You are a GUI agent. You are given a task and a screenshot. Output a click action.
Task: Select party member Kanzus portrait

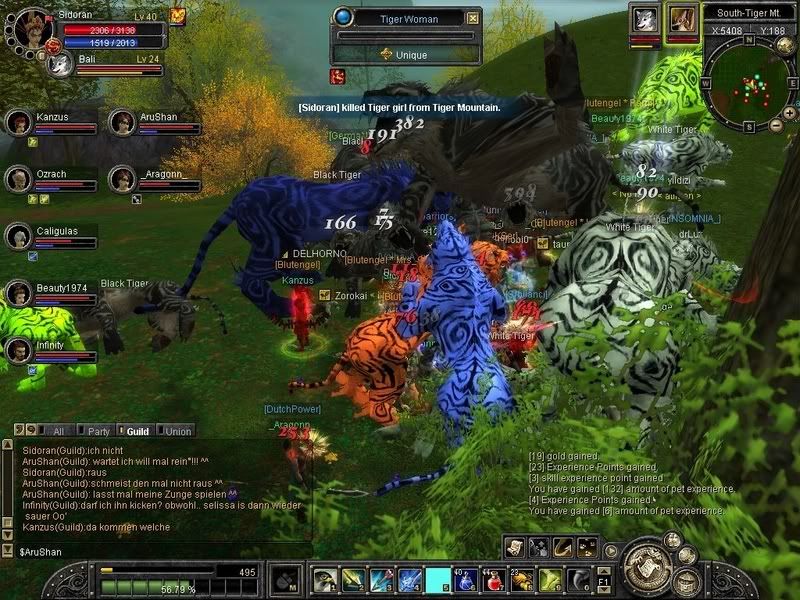point(18,123)
